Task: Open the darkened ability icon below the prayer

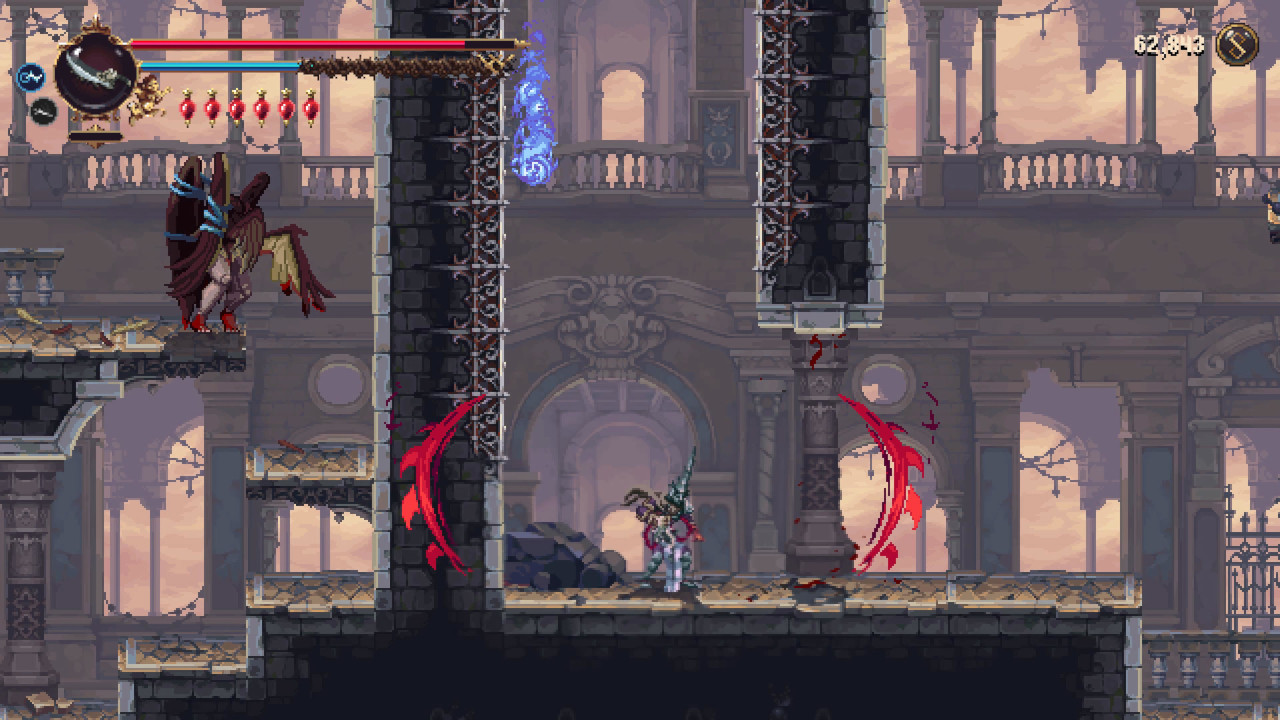Action: click(x=43, y=110)
